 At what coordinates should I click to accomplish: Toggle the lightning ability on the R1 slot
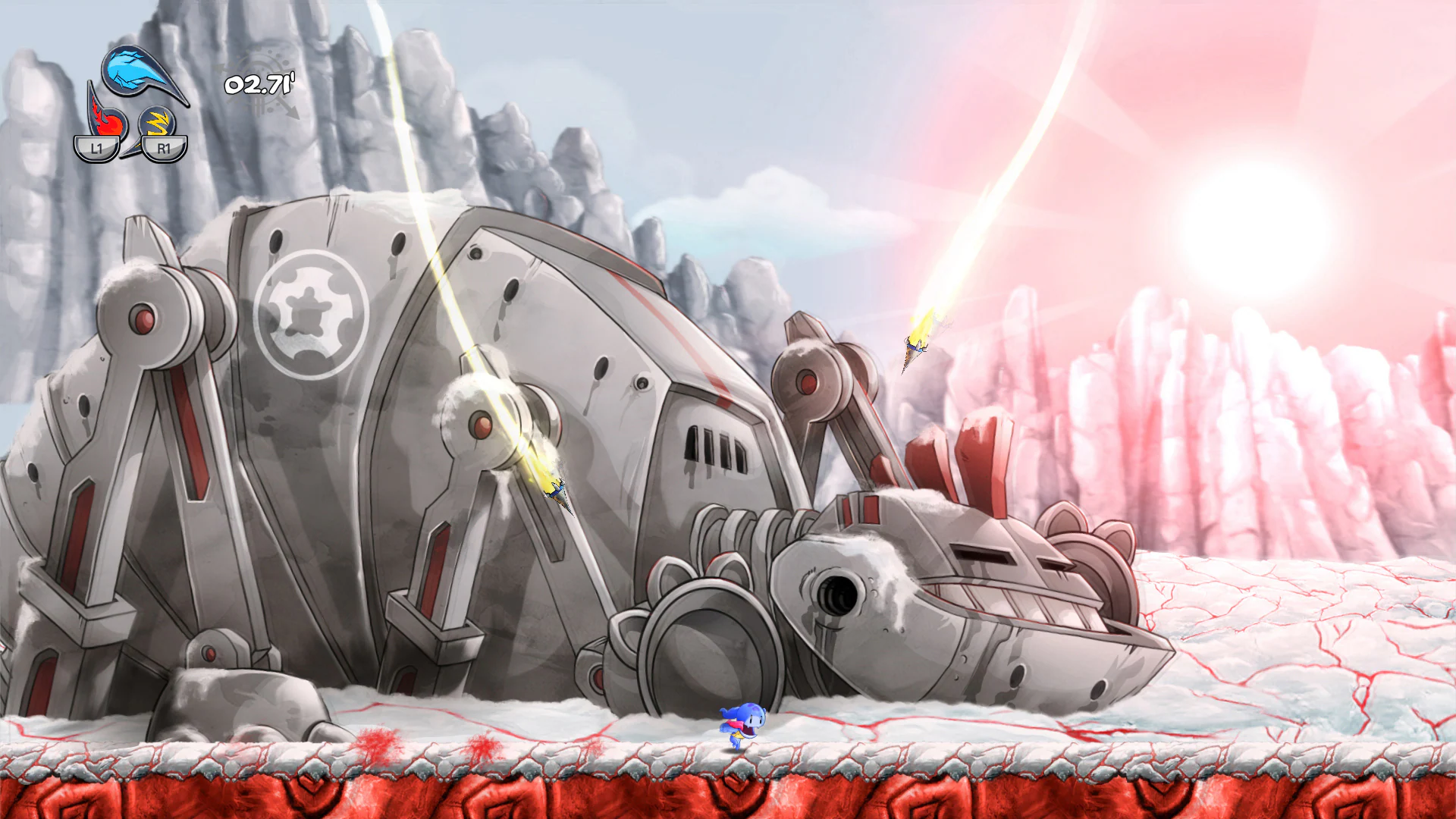159,121
